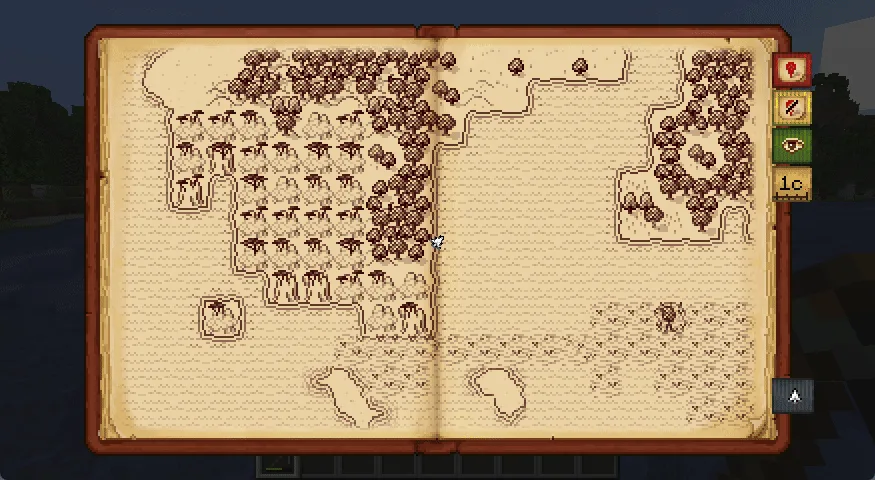Activate the follow-player arrow button
Viewport: 875px width, 480px height.
[793, 396]
